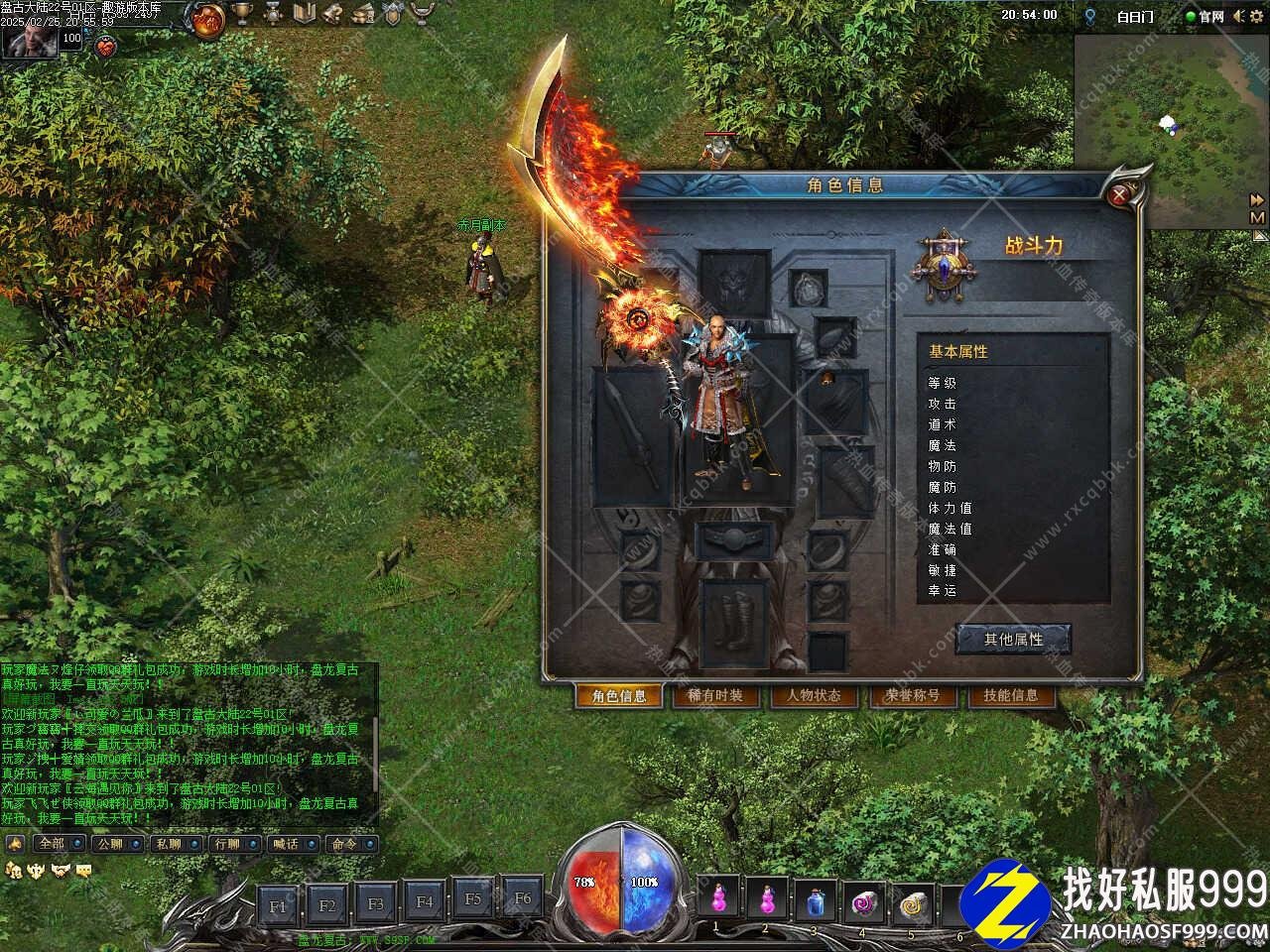1270x952 pixels.
Task: Open the trophy icon in top toolbar
Action: coord(241,14)
